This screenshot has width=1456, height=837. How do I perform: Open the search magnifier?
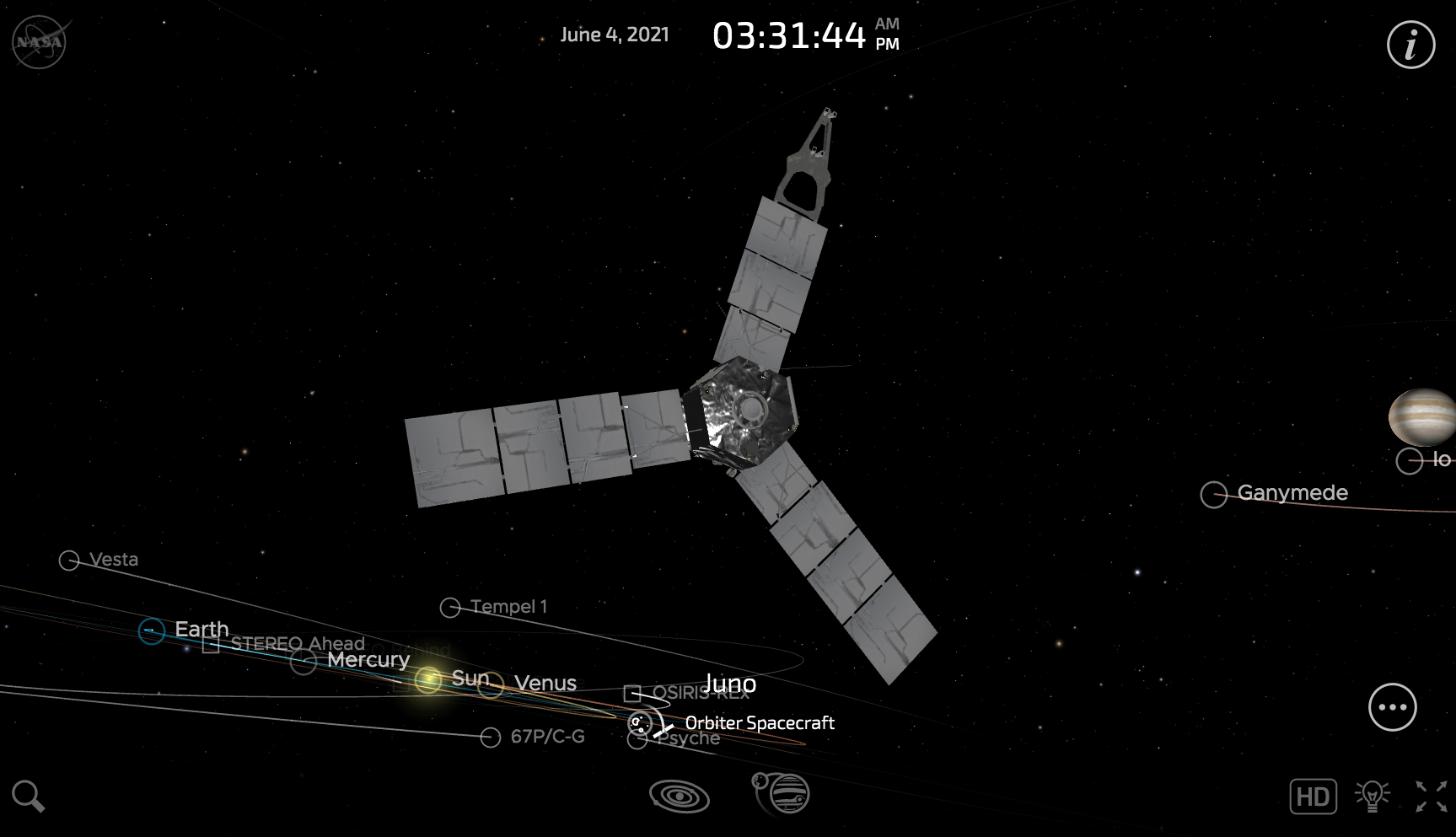click(28, 796)
